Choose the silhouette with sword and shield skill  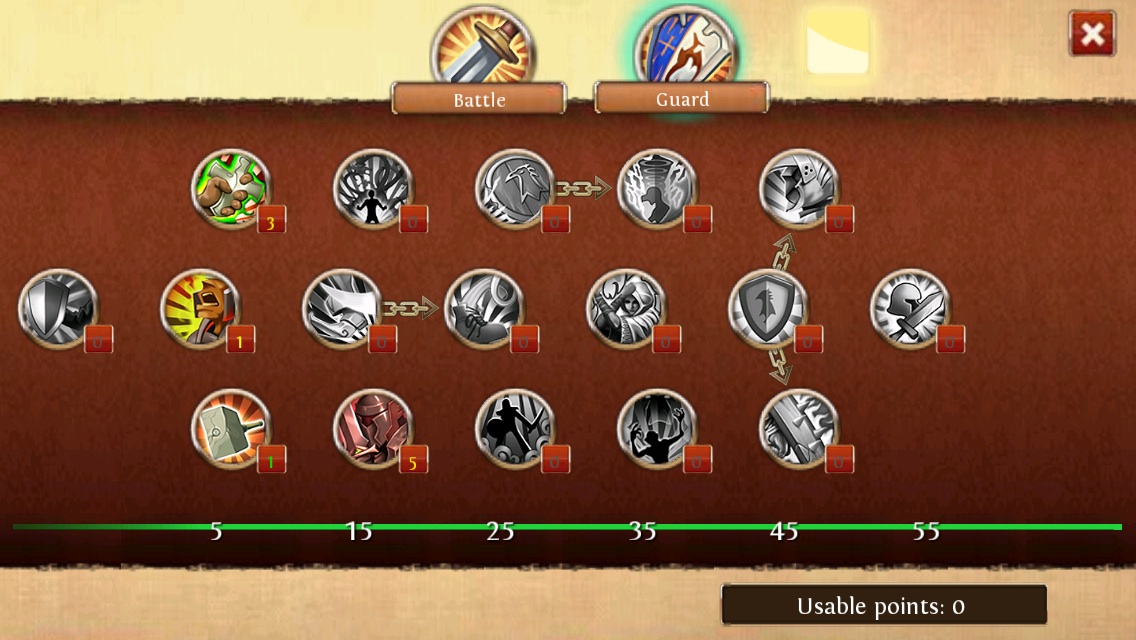pyautogui.click(x=515, y=429)
